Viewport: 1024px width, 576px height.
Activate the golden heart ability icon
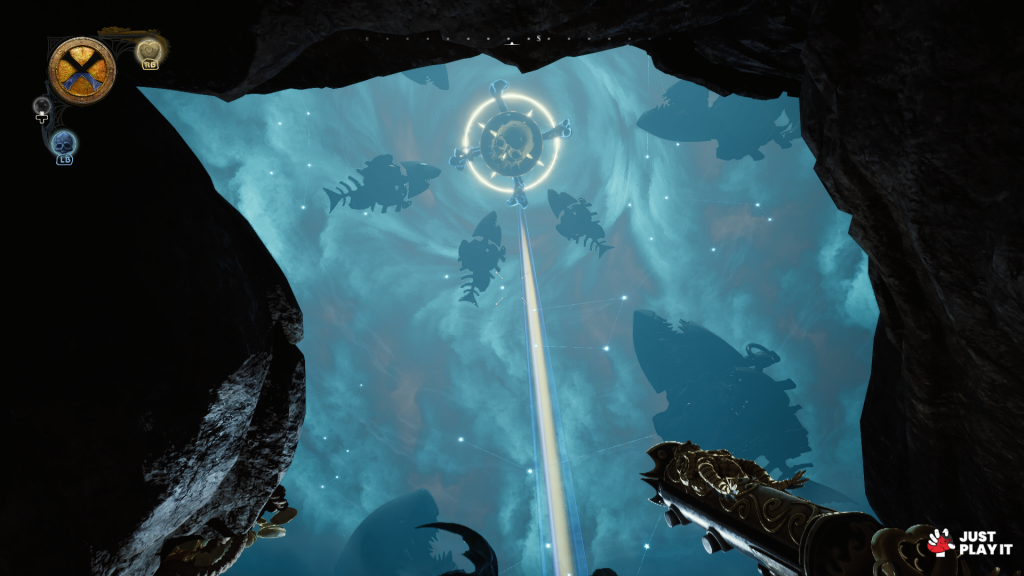pos(149,50)
